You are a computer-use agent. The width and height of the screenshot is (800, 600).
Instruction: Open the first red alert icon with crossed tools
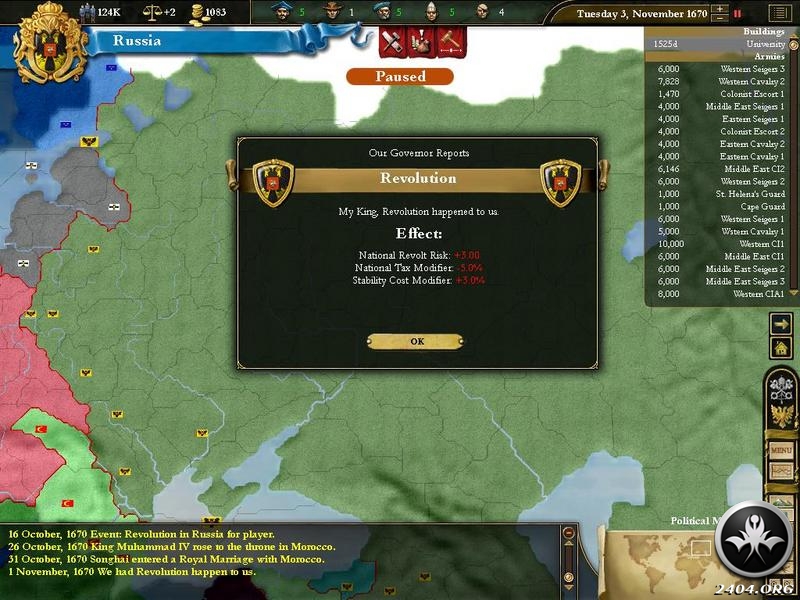tap(394, 43)
